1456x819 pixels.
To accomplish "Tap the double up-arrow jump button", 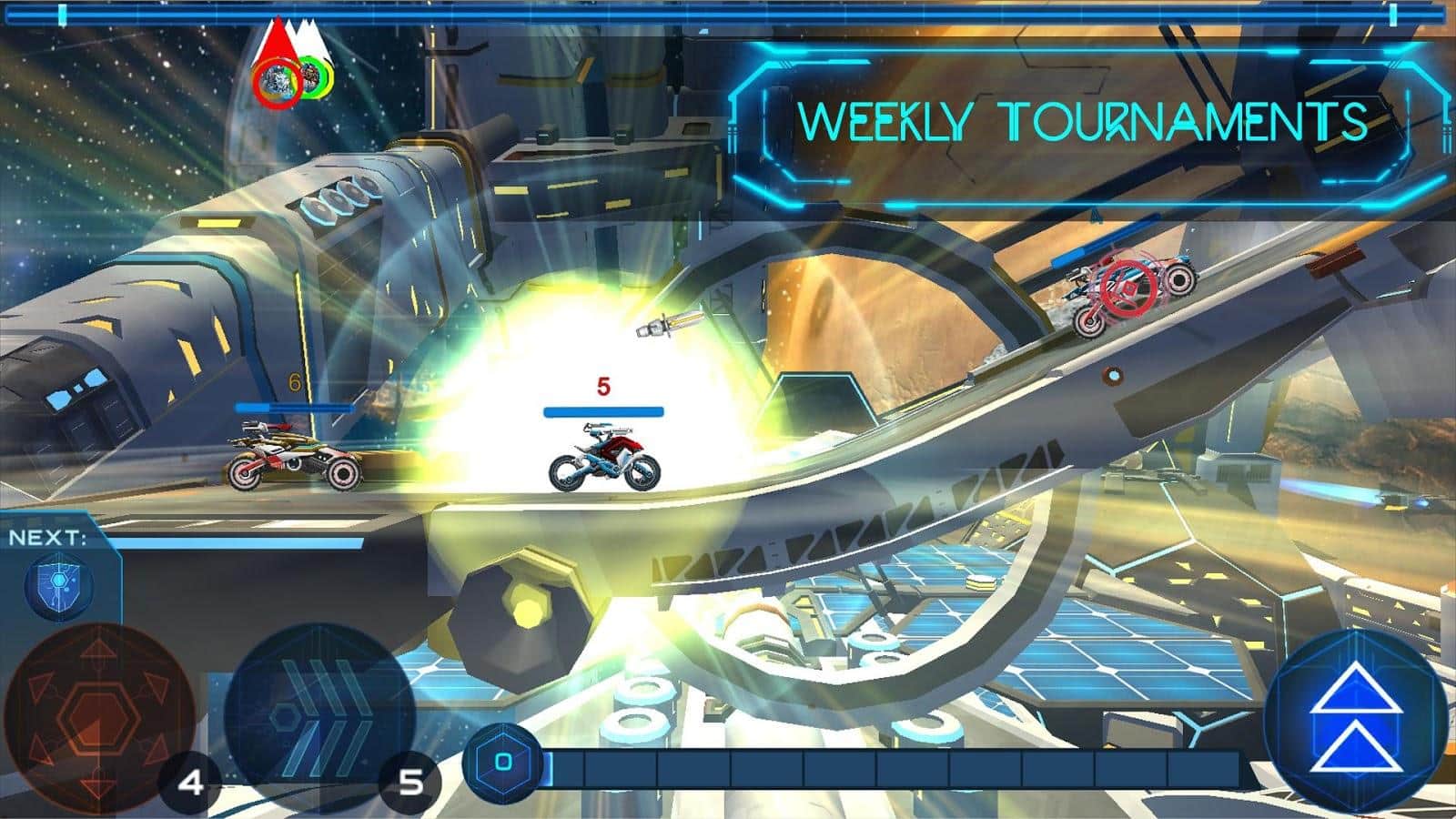I will [x=1356, y=719].
